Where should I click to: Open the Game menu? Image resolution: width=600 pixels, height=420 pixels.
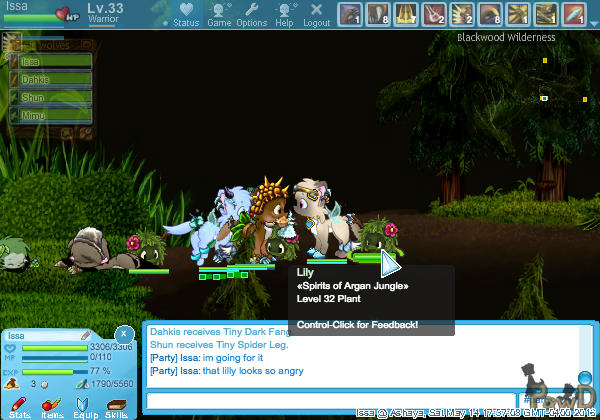click(219, 14)
